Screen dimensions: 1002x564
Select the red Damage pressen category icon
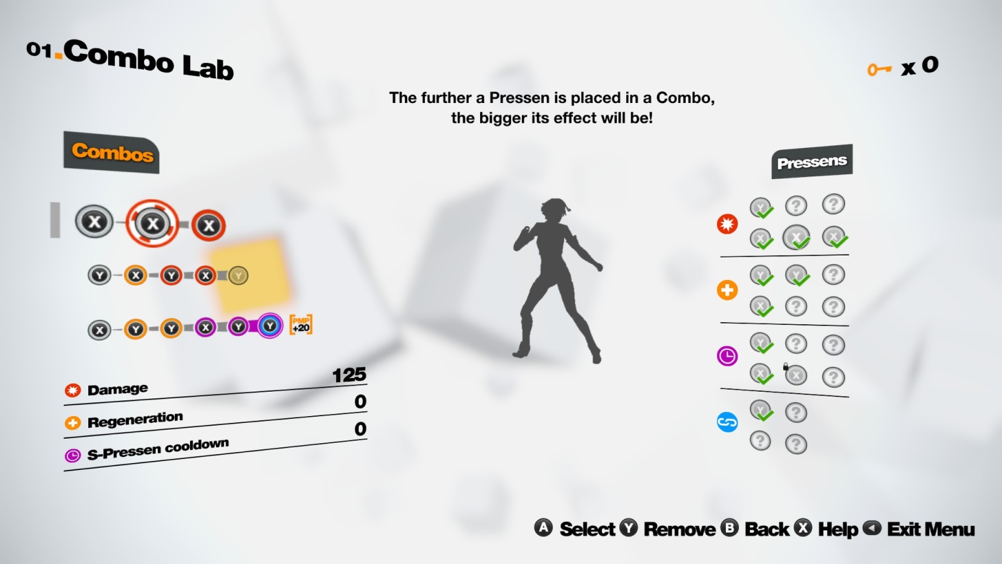coord(727,224)
